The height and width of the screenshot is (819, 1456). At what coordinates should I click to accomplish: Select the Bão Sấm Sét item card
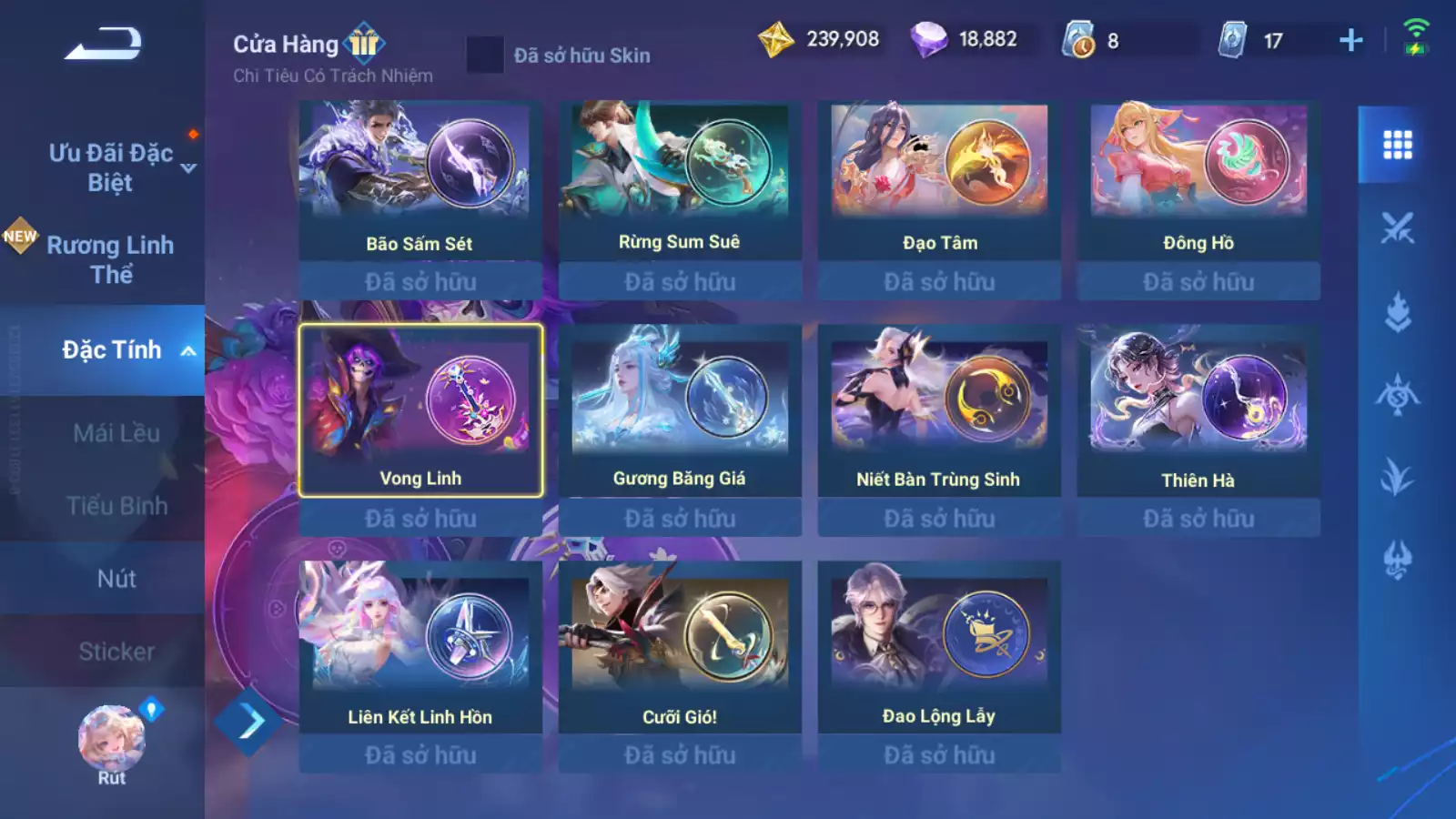tap(420, 180)
